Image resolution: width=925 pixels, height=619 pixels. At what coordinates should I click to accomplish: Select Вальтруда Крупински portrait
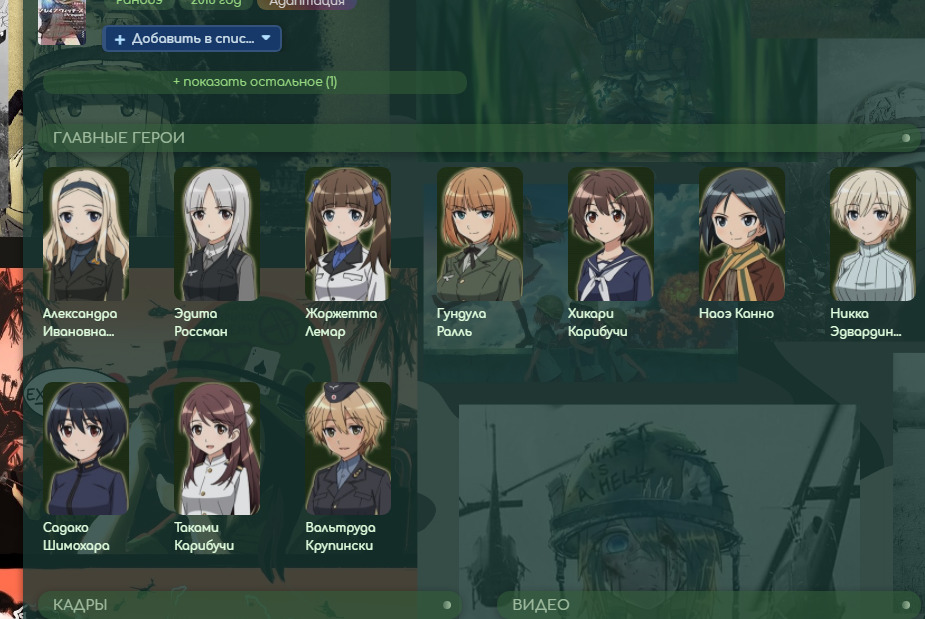click(348, 448)
